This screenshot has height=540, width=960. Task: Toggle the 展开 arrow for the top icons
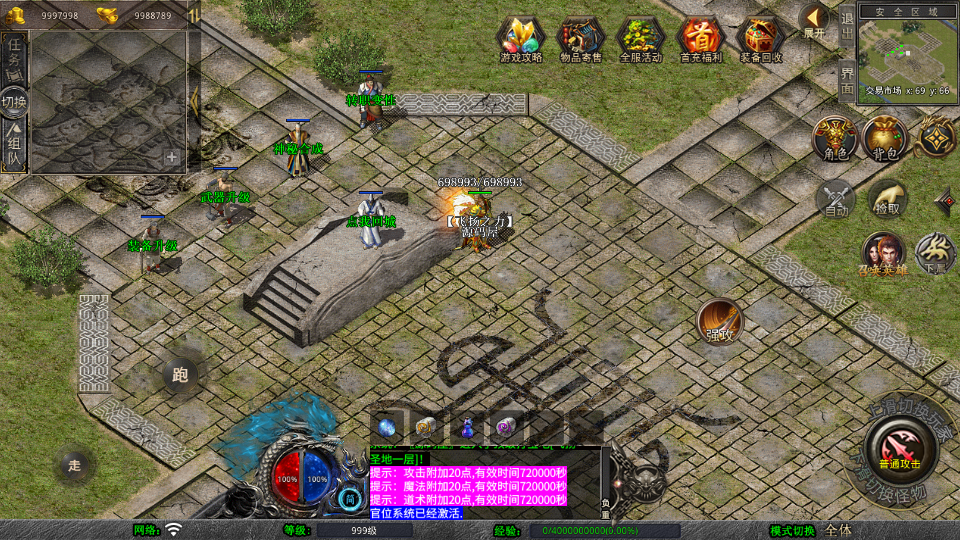click(815, 20)
